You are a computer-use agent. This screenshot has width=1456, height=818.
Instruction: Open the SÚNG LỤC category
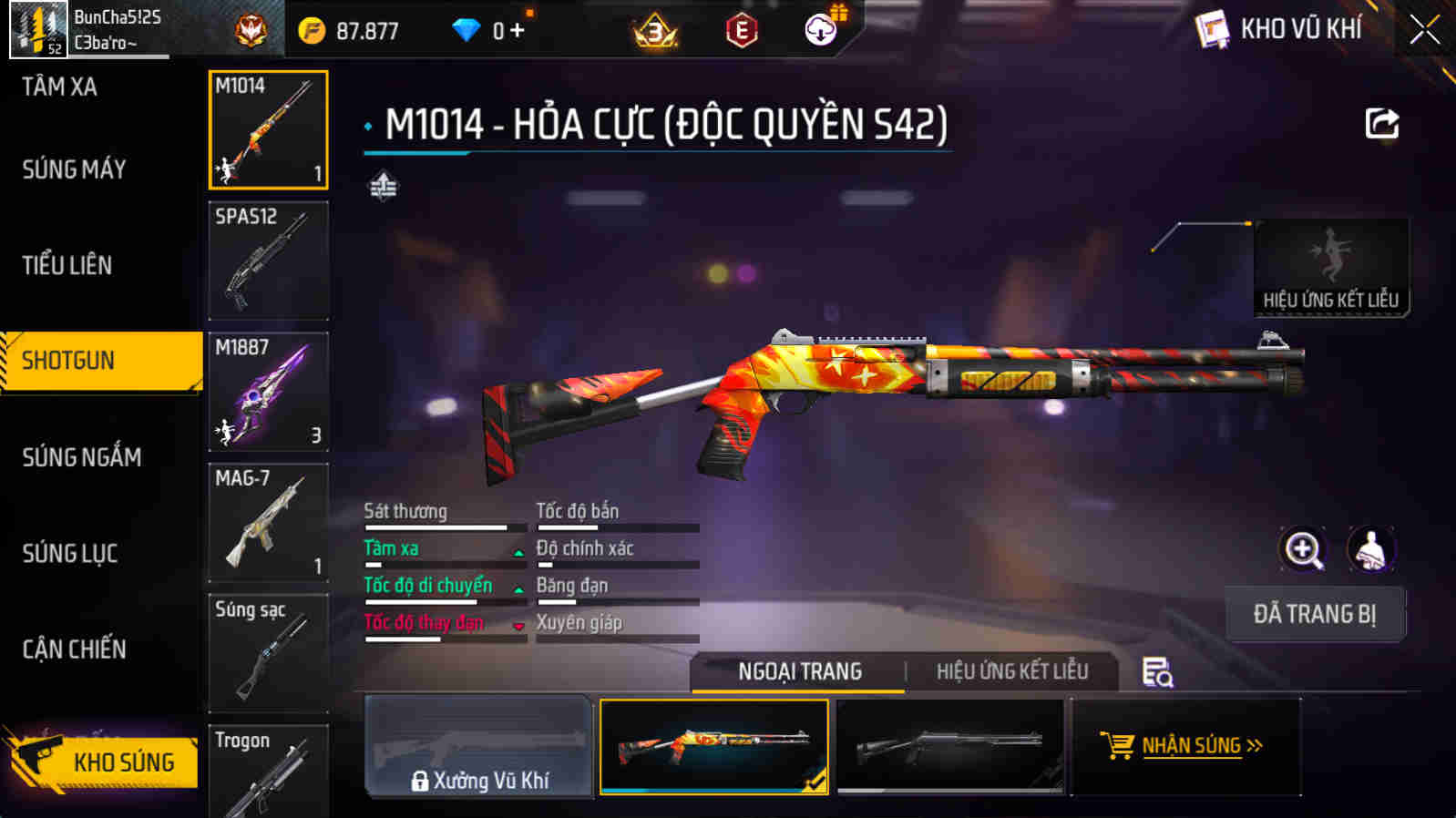[70, 553]
